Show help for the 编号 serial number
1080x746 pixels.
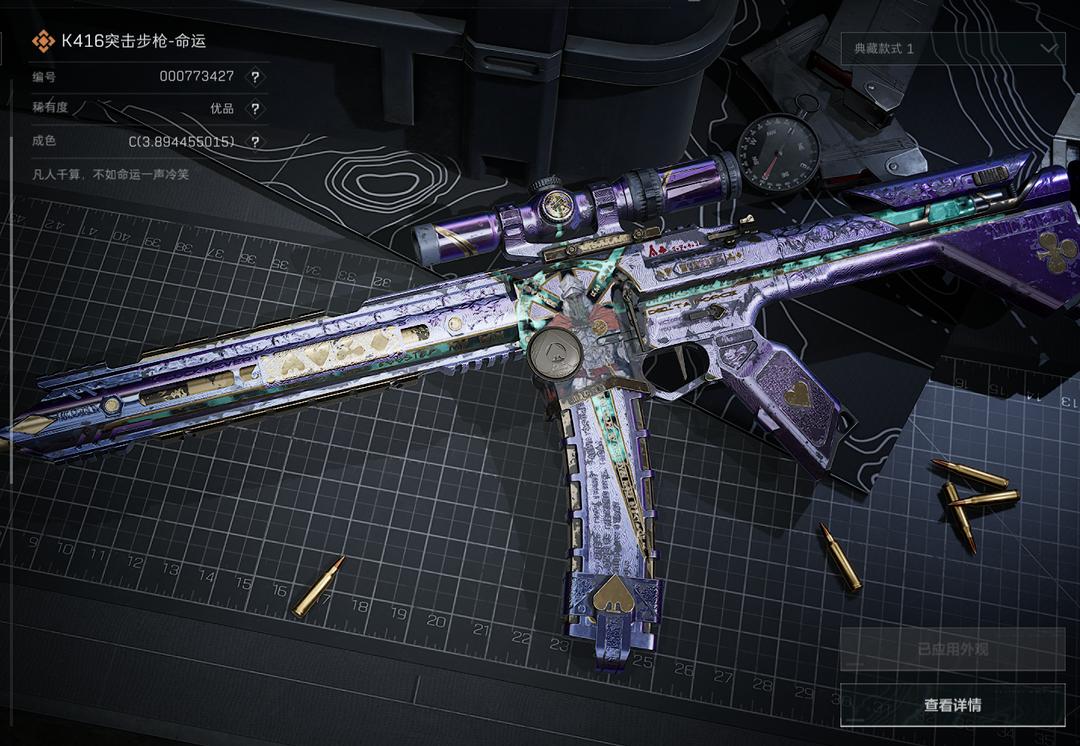(x=255, y=76)
